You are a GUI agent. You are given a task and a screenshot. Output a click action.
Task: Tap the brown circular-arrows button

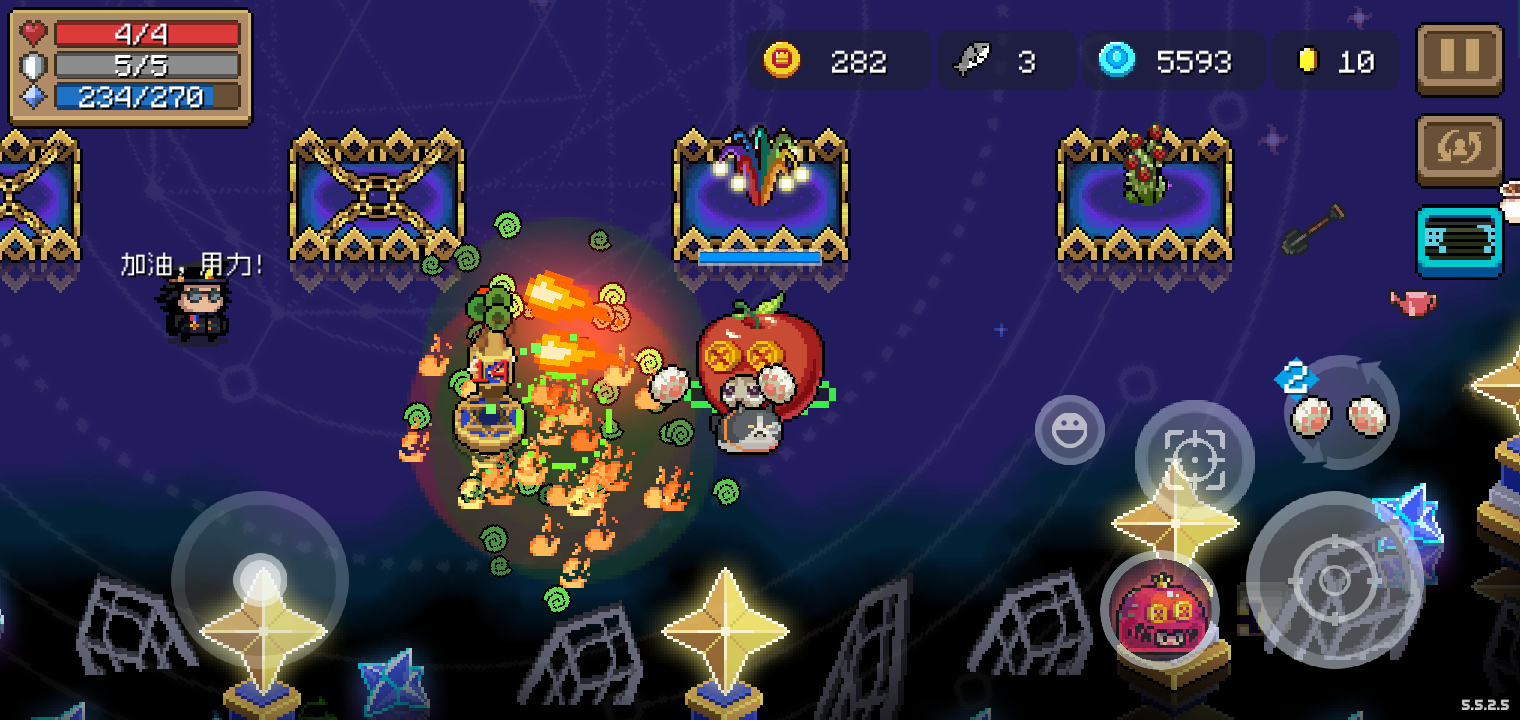[1459, 150]
